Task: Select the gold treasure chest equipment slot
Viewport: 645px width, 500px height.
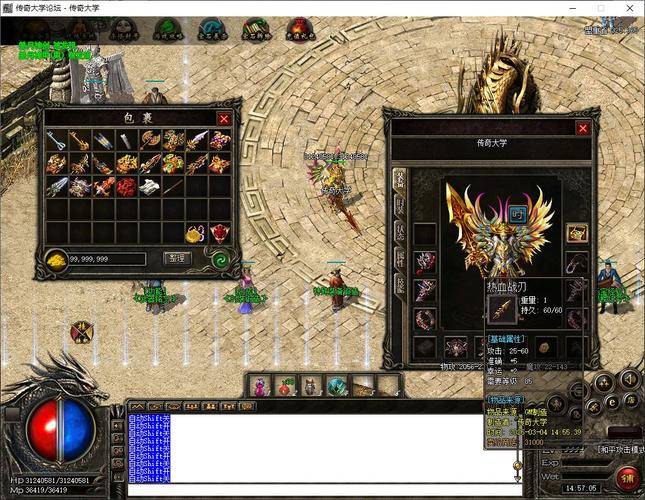Action: coord(576,233)
